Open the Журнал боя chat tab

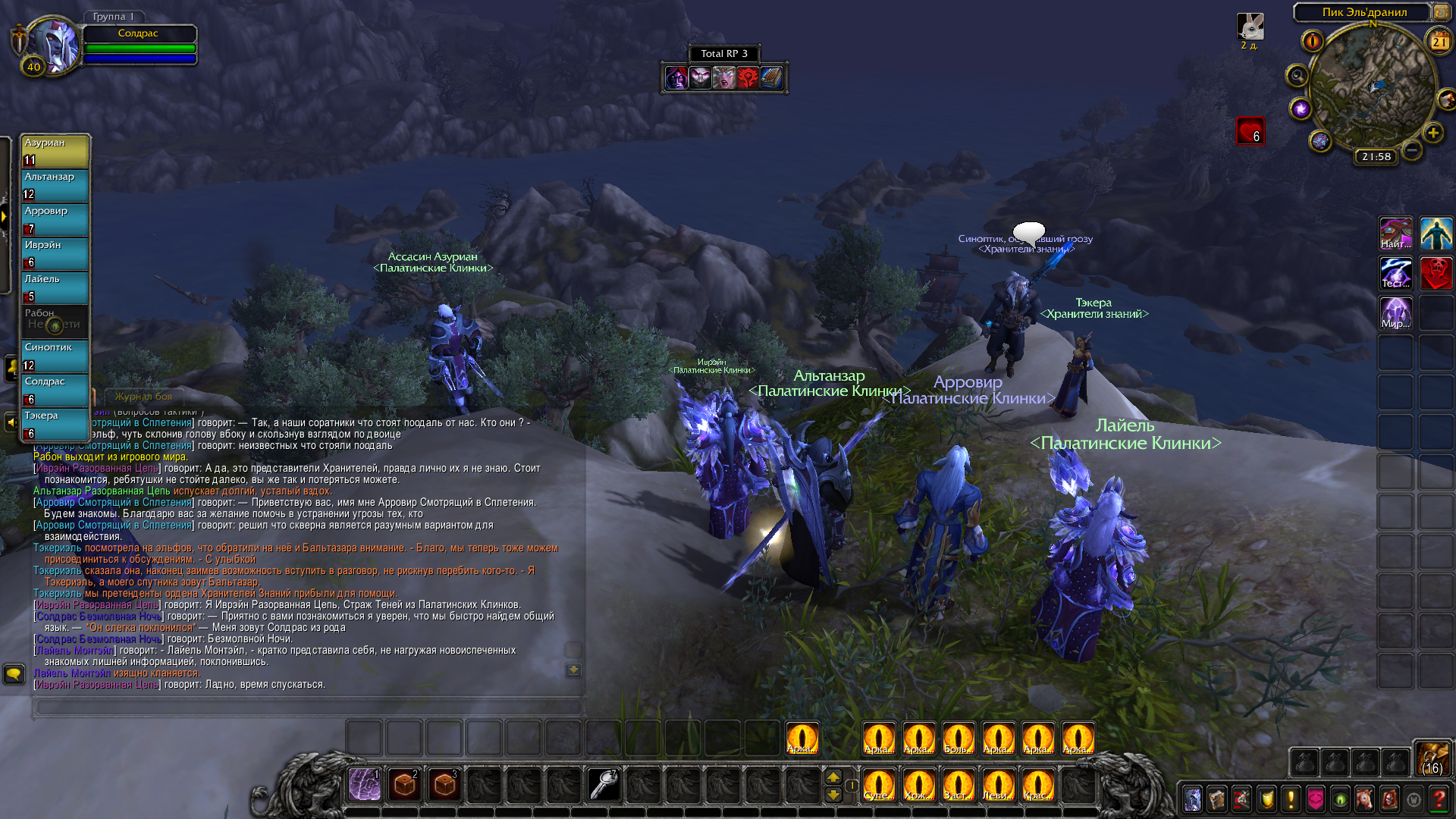(143, 397)
